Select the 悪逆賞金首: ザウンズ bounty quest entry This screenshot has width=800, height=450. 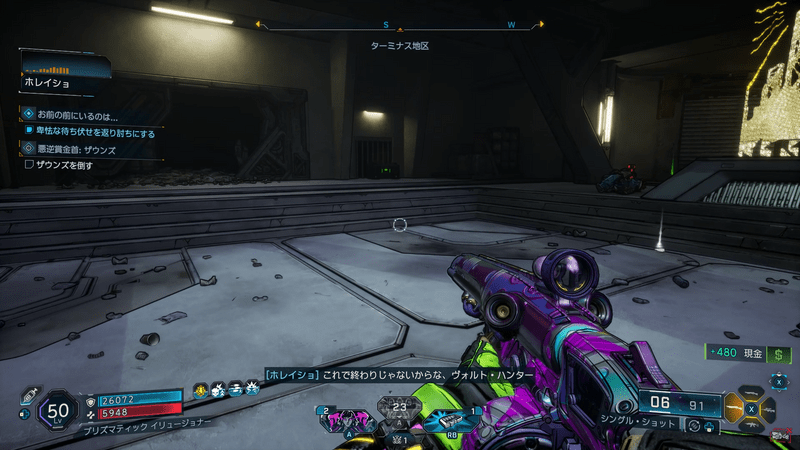(75, 148)
